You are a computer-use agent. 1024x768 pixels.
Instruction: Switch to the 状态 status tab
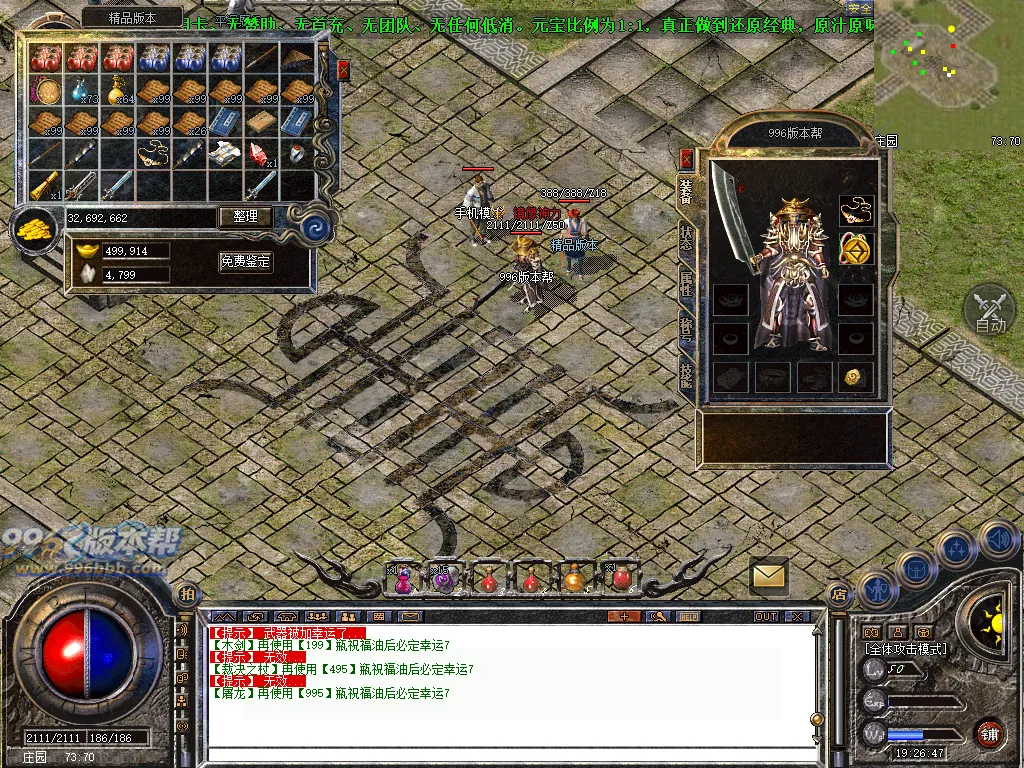[x=686, y=236]
